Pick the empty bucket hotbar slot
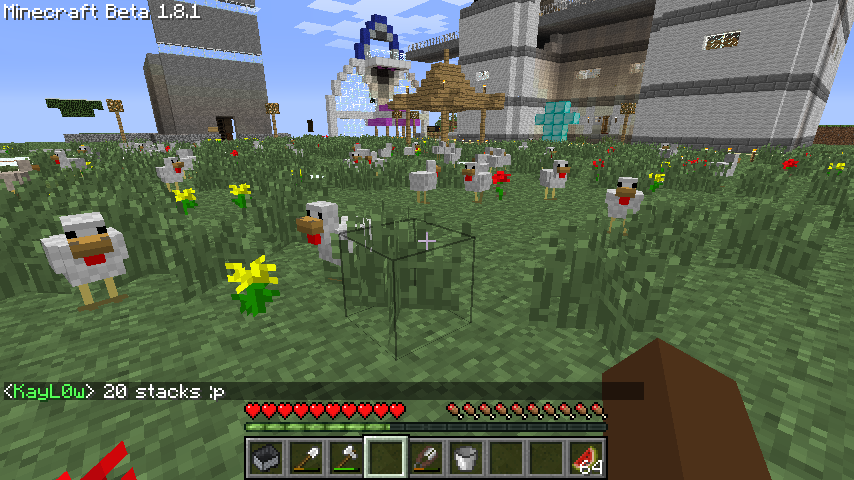 click(x=465, y=458)
